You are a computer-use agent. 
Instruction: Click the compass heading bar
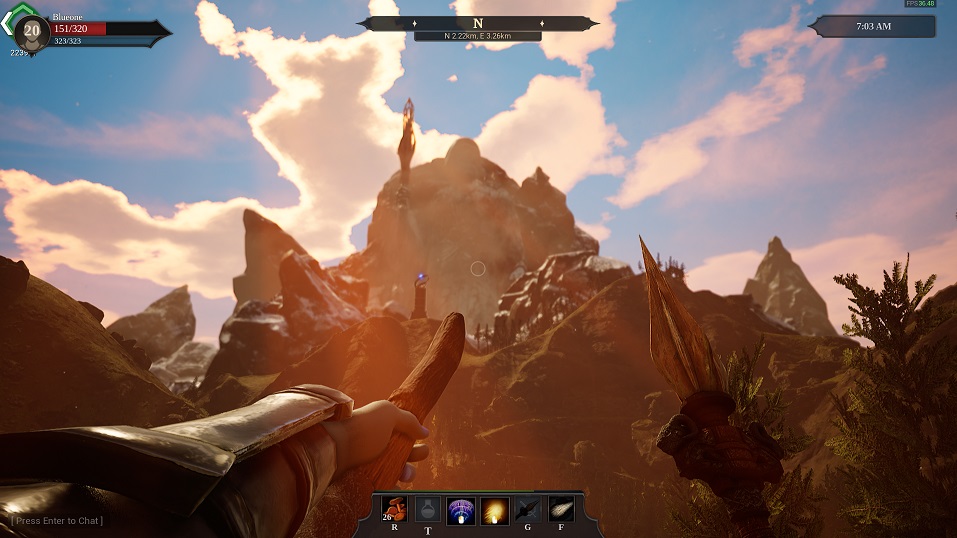[x=478, y=23]
